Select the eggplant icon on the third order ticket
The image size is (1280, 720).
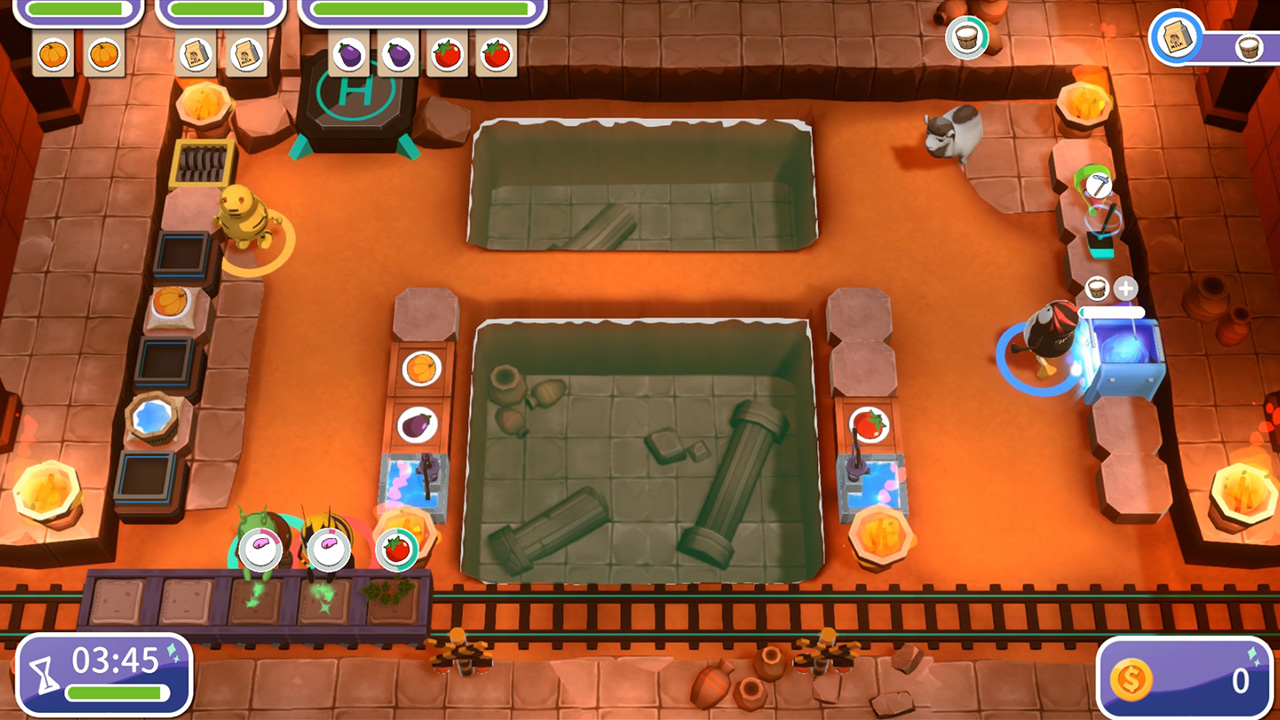[352, 53]
